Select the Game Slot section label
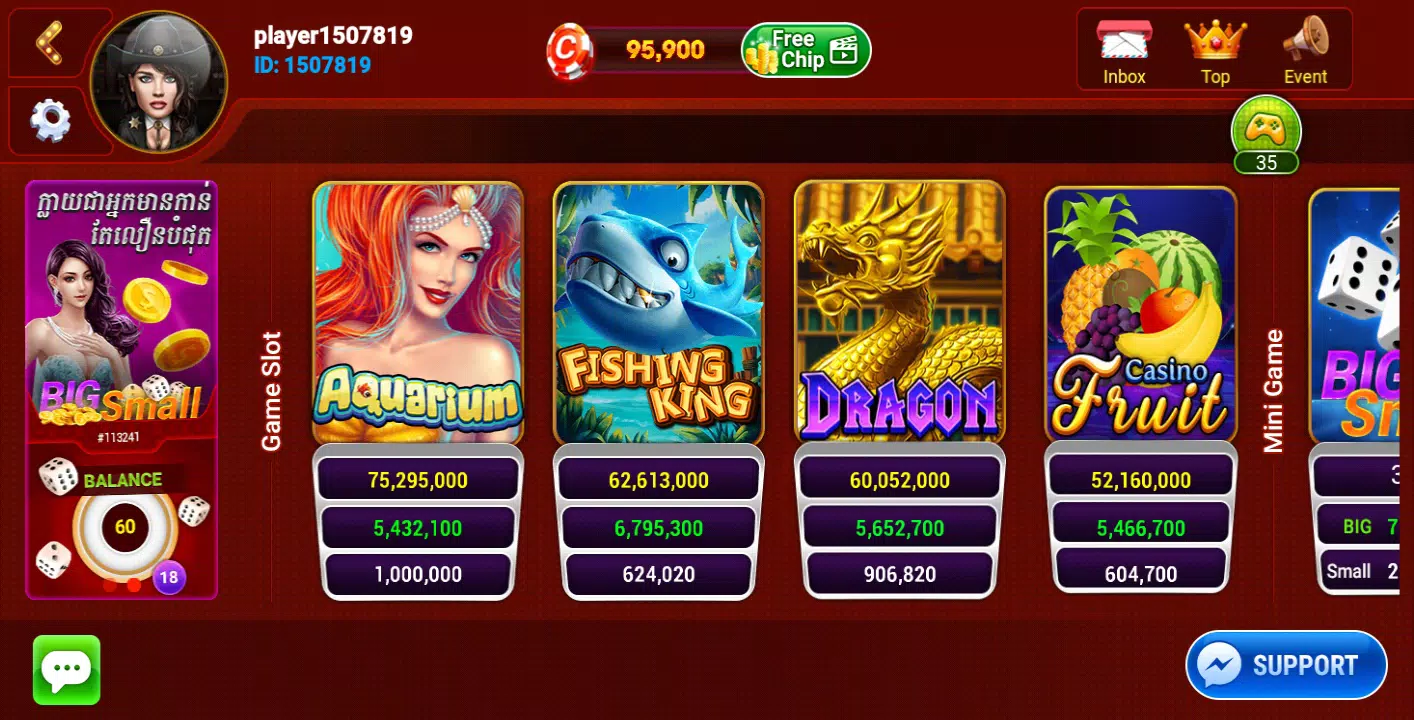Viewport: 1414px width, 720px height. coord(273,389)
